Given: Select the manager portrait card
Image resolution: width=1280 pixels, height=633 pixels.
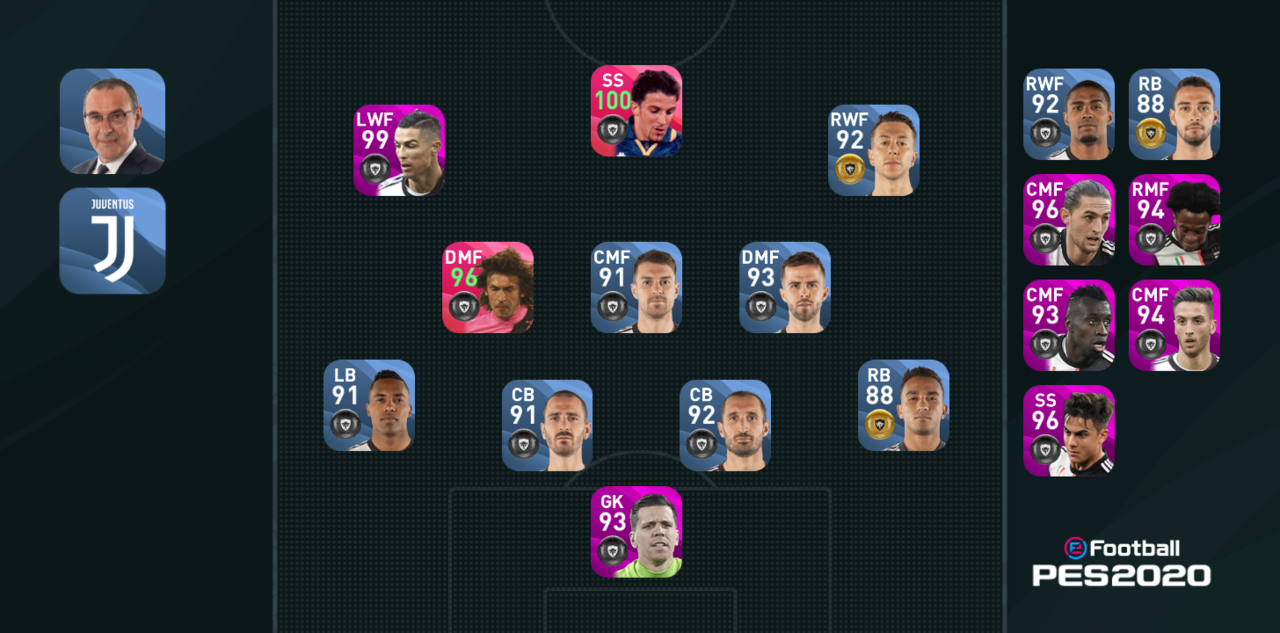Looking at the screenshot, I should tap(112, 121).
